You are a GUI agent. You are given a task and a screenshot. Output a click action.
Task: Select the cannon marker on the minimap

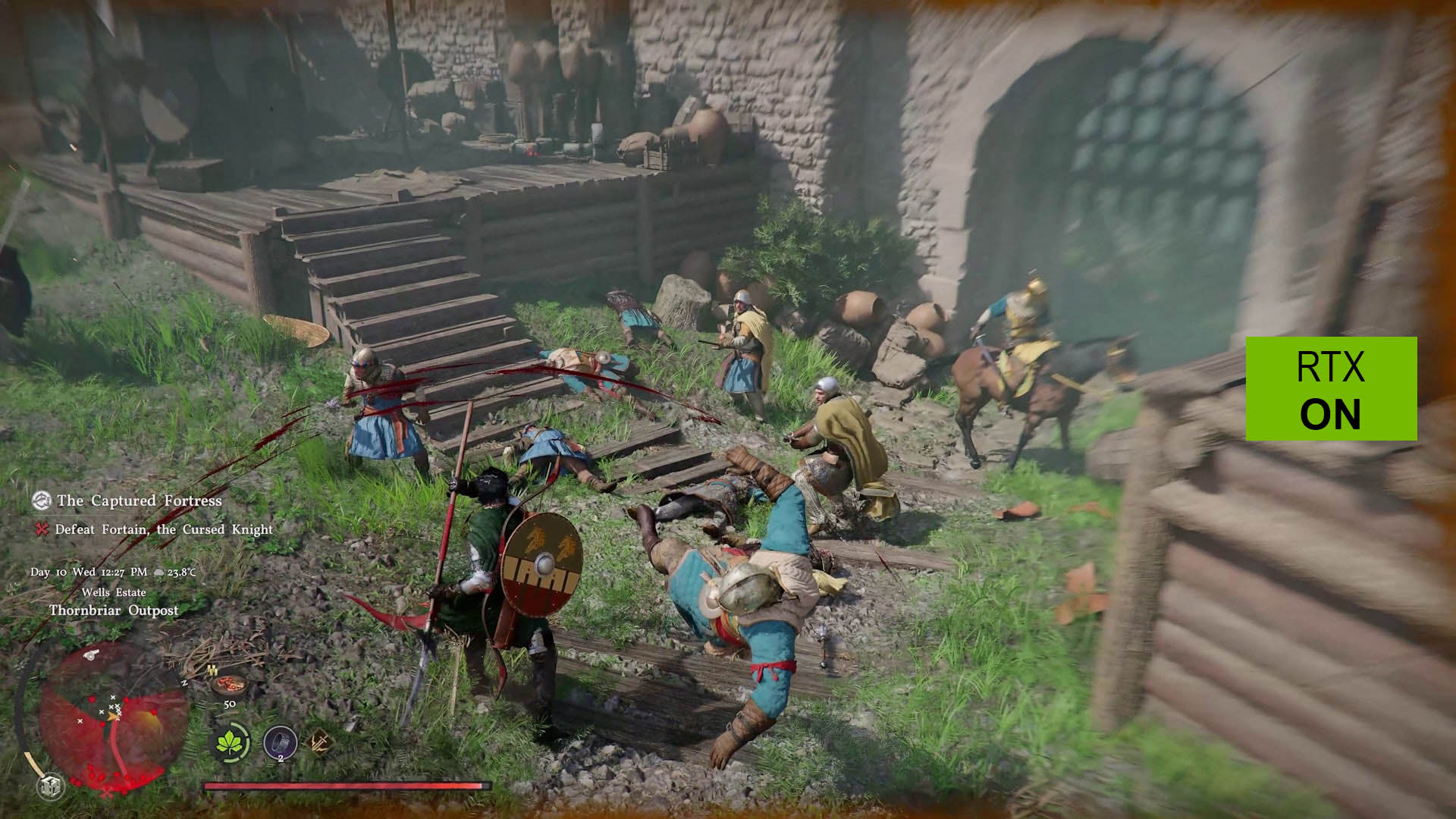[89, 654]
